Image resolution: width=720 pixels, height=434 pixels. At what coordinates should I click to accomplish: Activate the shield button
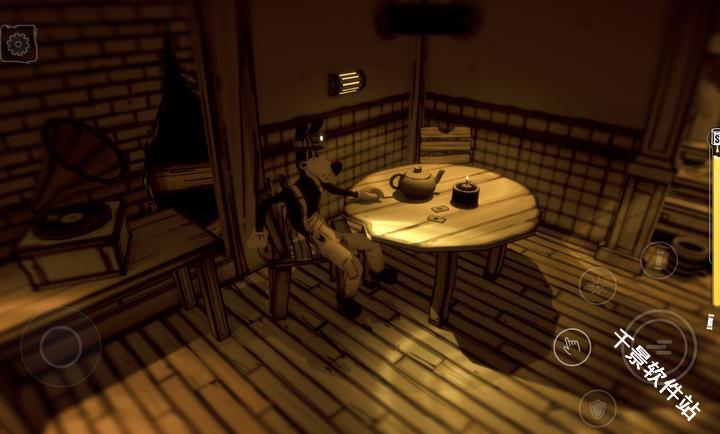click(x=597, y=407)
